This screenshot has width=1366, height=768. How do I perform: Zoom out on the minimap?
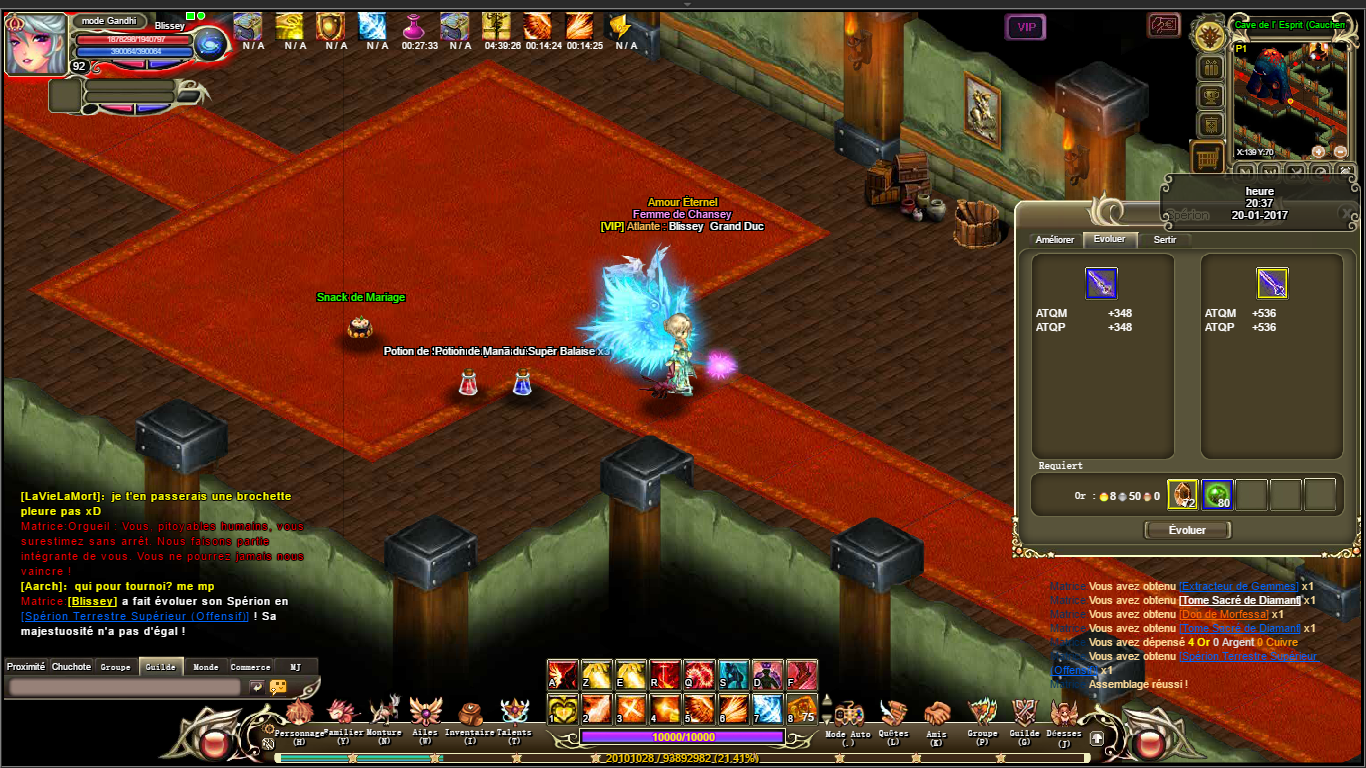coord(1338,152)
